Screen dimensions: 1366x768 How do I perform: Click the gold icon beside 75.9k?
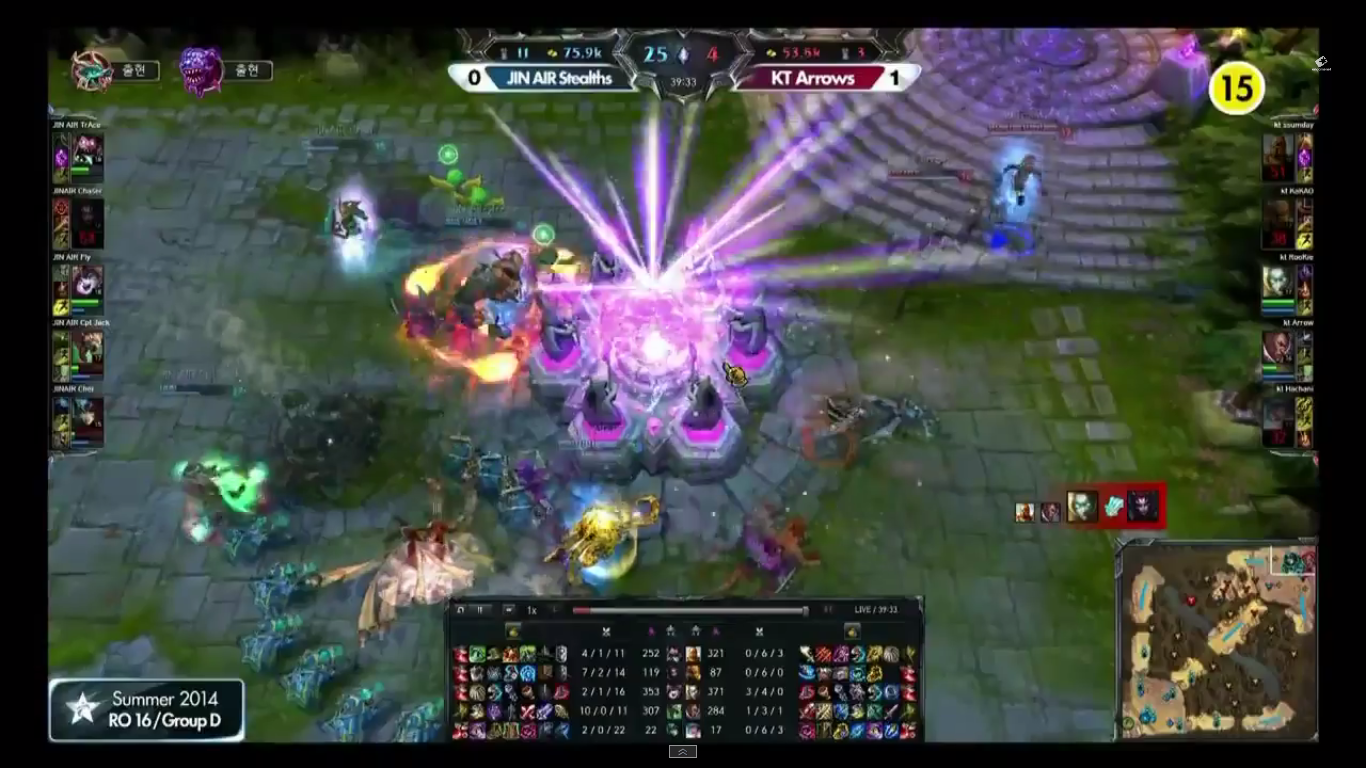pyautogui.click(x=552, y=52)
